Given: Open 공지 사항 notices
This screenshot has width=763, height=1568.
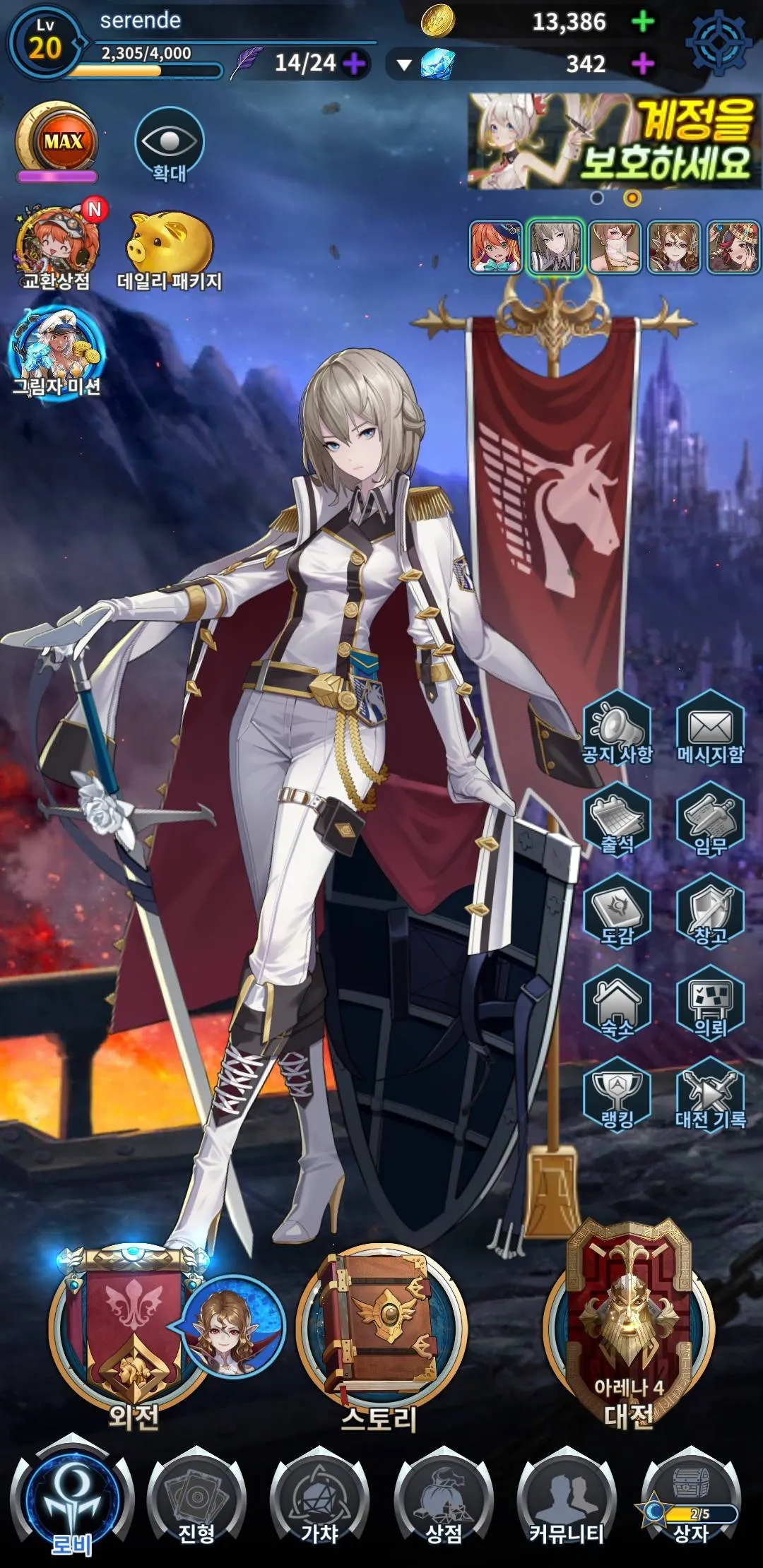Looking at the screenshot, I should pos(617,729).
